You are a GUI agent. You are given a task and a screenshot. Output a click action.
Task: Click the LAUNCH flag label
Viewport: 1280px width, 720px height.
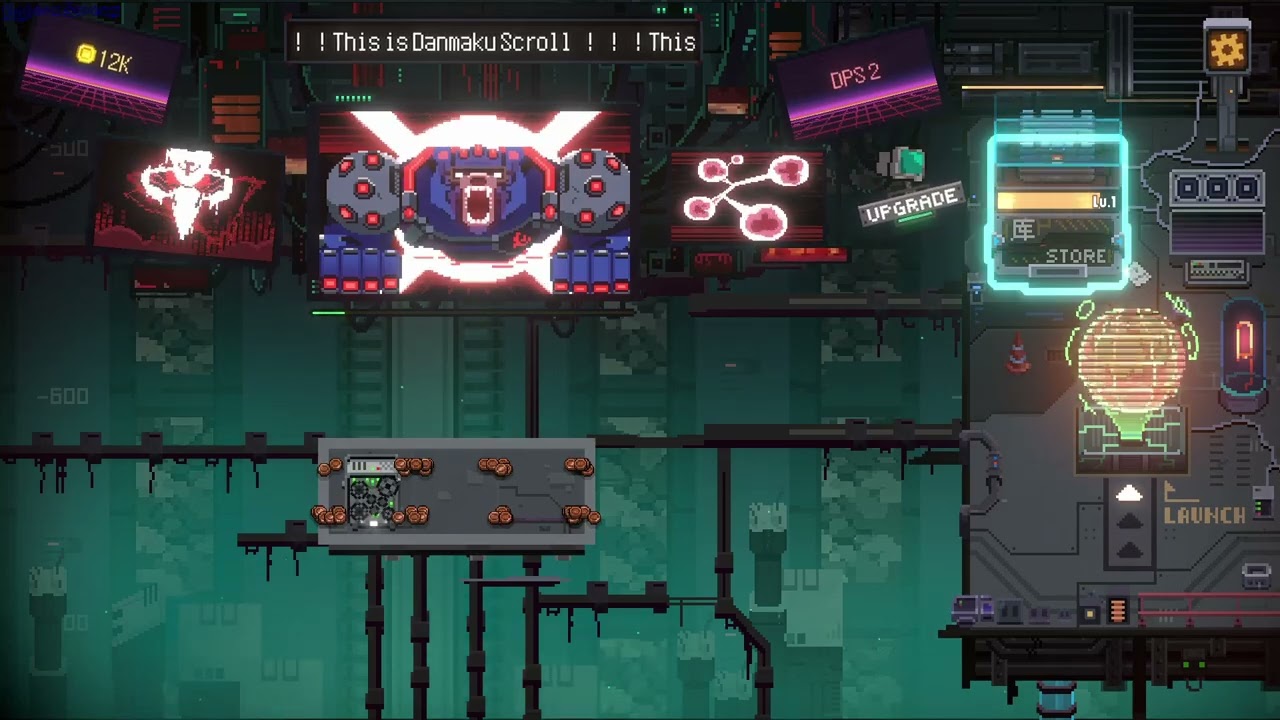pos(1204,514)
